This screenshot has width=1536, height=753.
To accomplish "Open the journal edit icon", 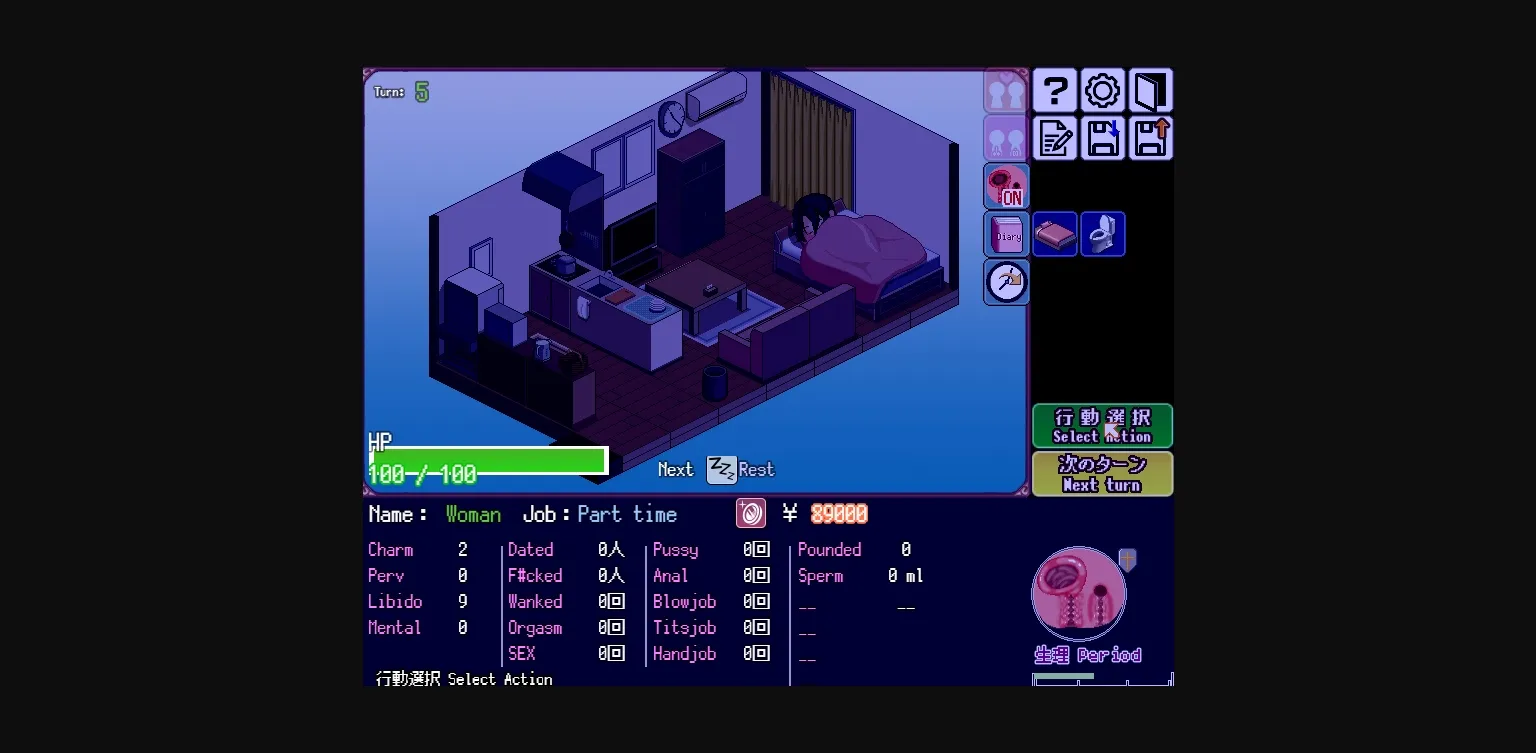I will (x=1054, y=138).
